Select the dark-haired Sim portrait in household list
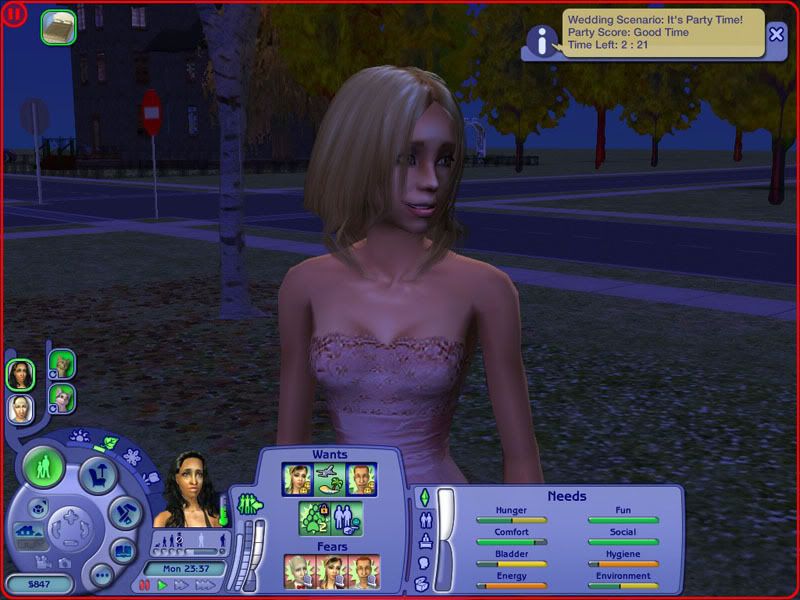The height and width of the screenshot is (600, 800). coord(21,374)
